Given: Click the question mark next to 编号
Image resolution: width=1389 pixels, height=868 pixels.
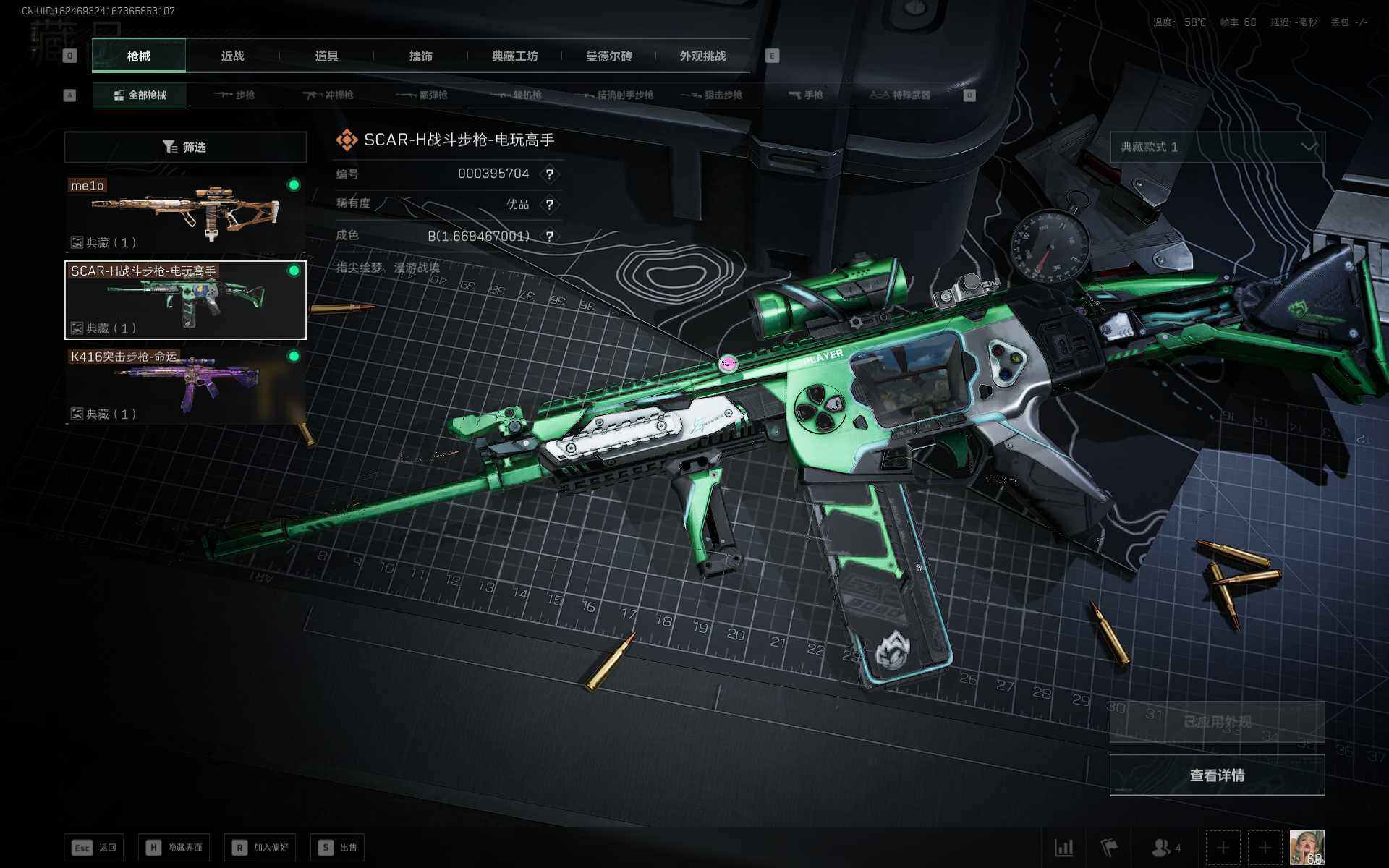Looking at the screenshot, I should pyautogui.click(x=550, y=174).
